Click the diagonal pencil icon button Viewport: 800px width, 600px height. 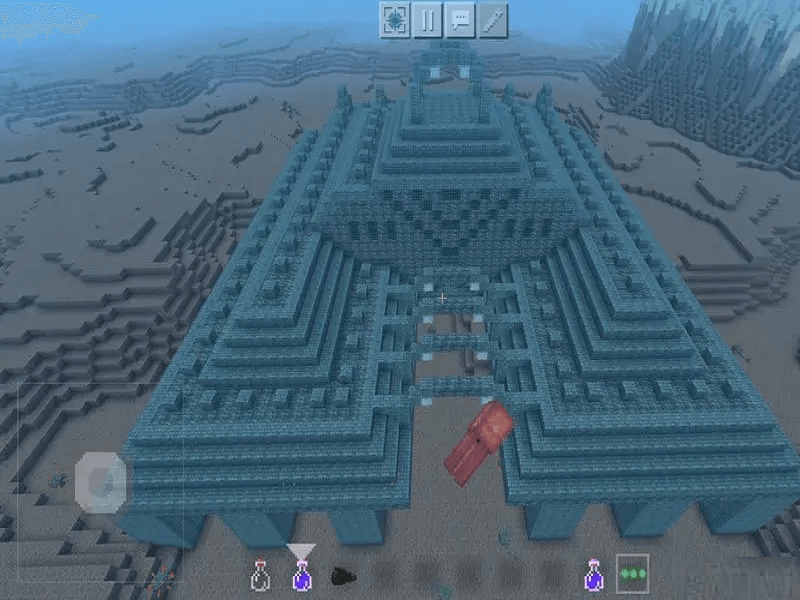point(493,19)
